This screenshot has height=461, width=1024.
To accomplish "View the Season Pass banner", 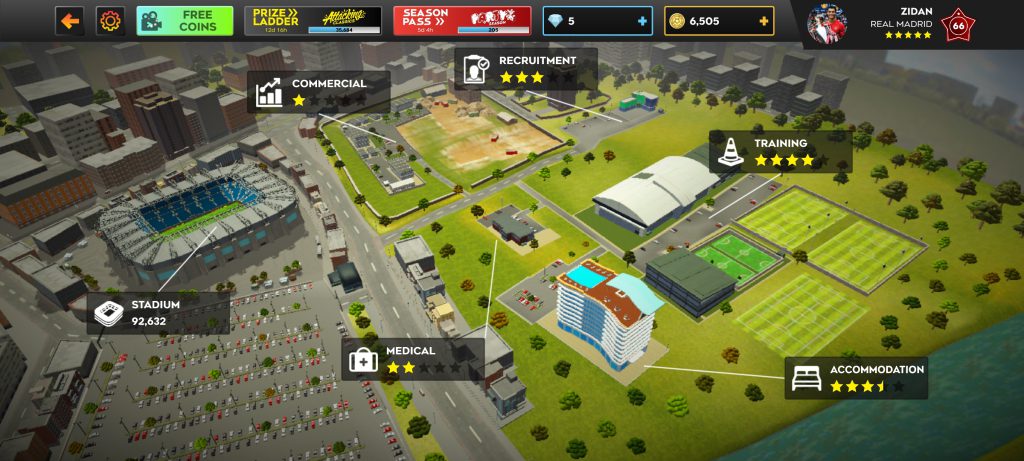I will click(x=462, y=20).
